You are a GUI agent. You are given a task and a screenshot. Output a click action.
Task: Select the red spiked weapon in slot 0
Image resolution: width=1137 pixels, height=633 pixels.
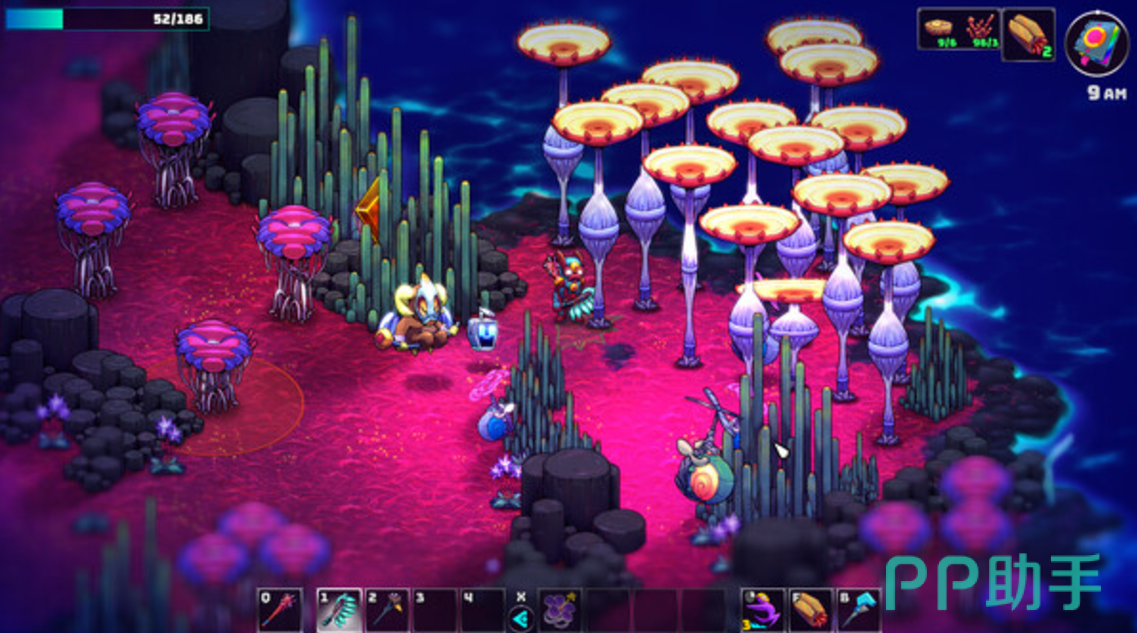[x=279, y=610]
